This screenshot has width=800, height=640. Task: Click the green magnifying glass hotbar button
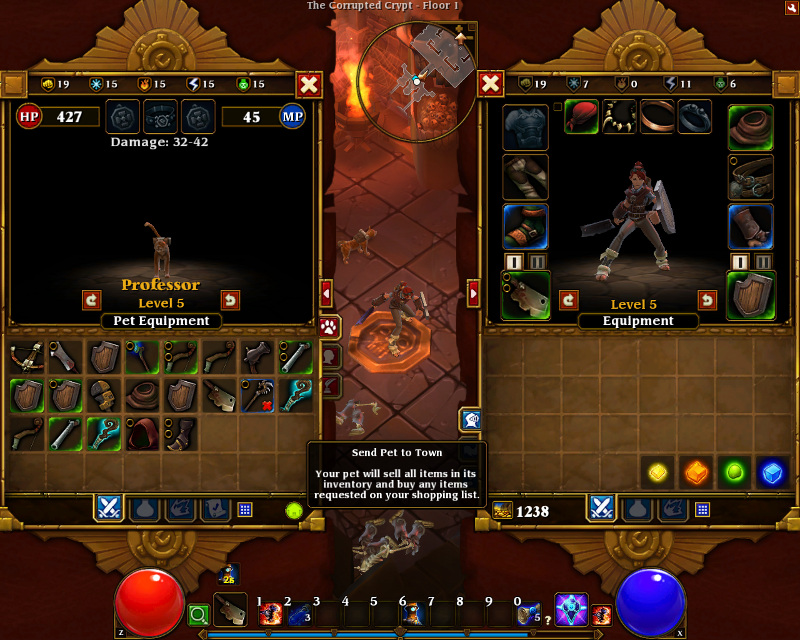pos(198,614)
